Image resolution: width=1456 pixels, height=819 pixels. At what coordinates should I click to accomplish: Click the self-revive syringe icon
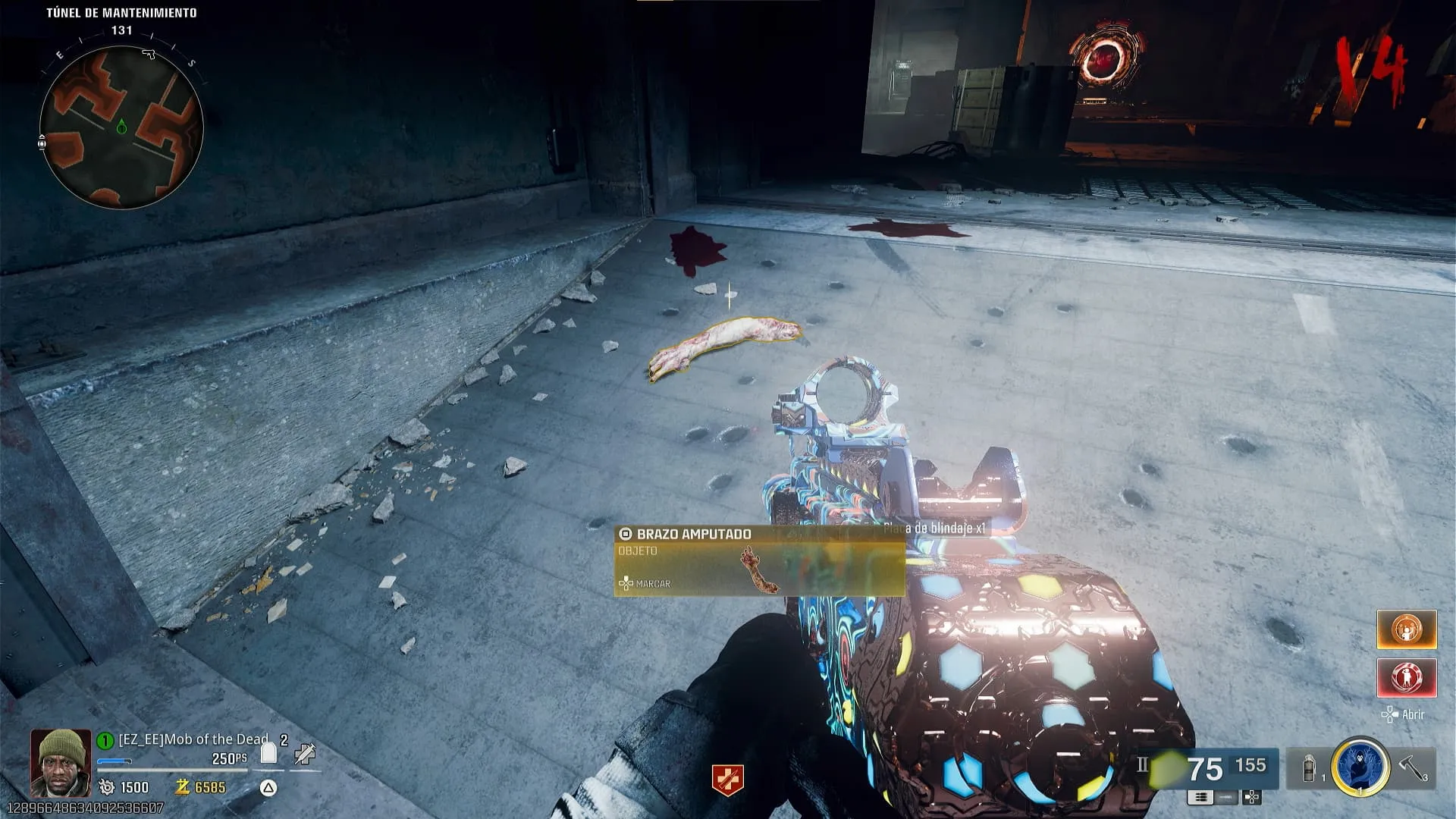tap(306, 753)
